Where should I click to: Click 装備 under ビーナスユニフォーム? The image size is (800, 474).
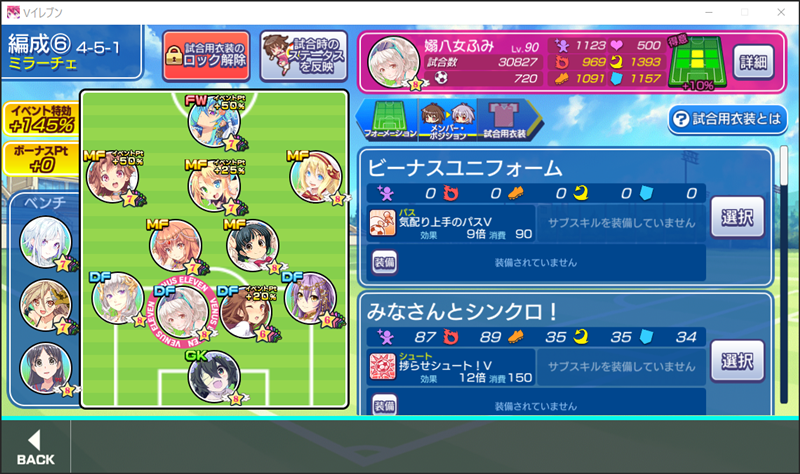coord(385,262)
